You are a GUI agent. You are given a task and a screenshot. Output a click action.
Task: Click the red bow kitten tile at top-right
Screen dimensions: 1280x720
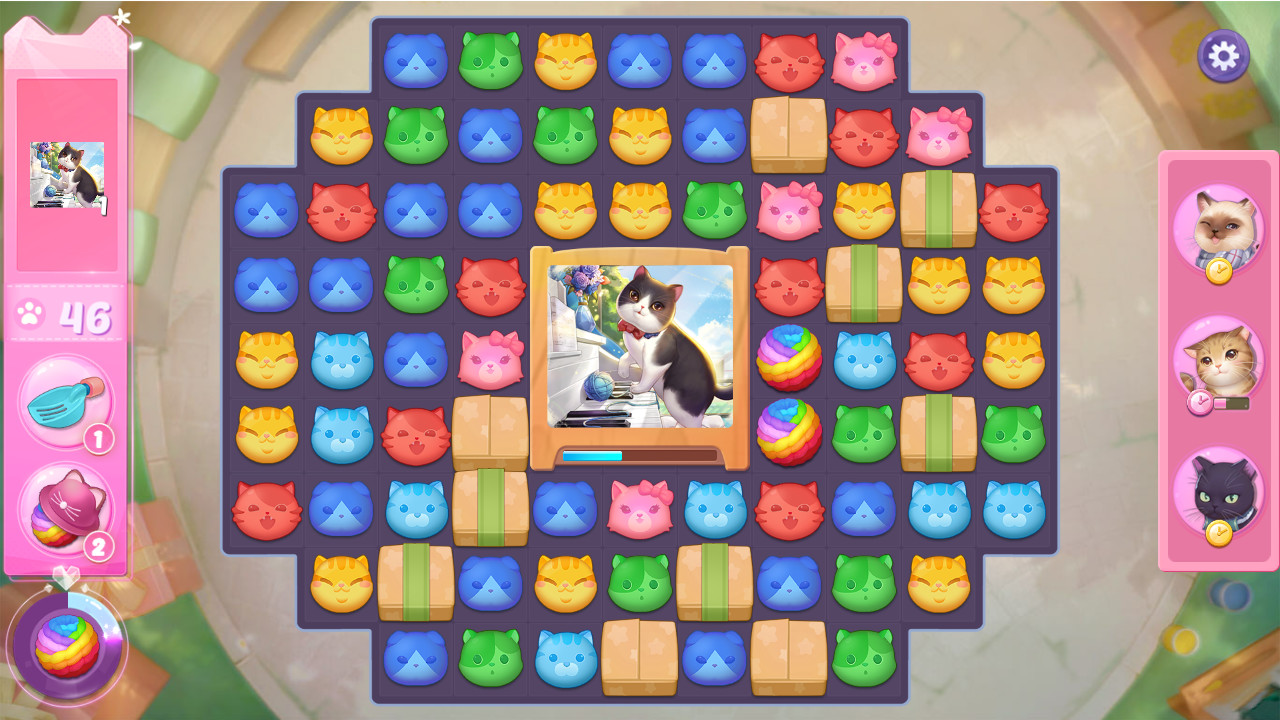coord(864,62)
